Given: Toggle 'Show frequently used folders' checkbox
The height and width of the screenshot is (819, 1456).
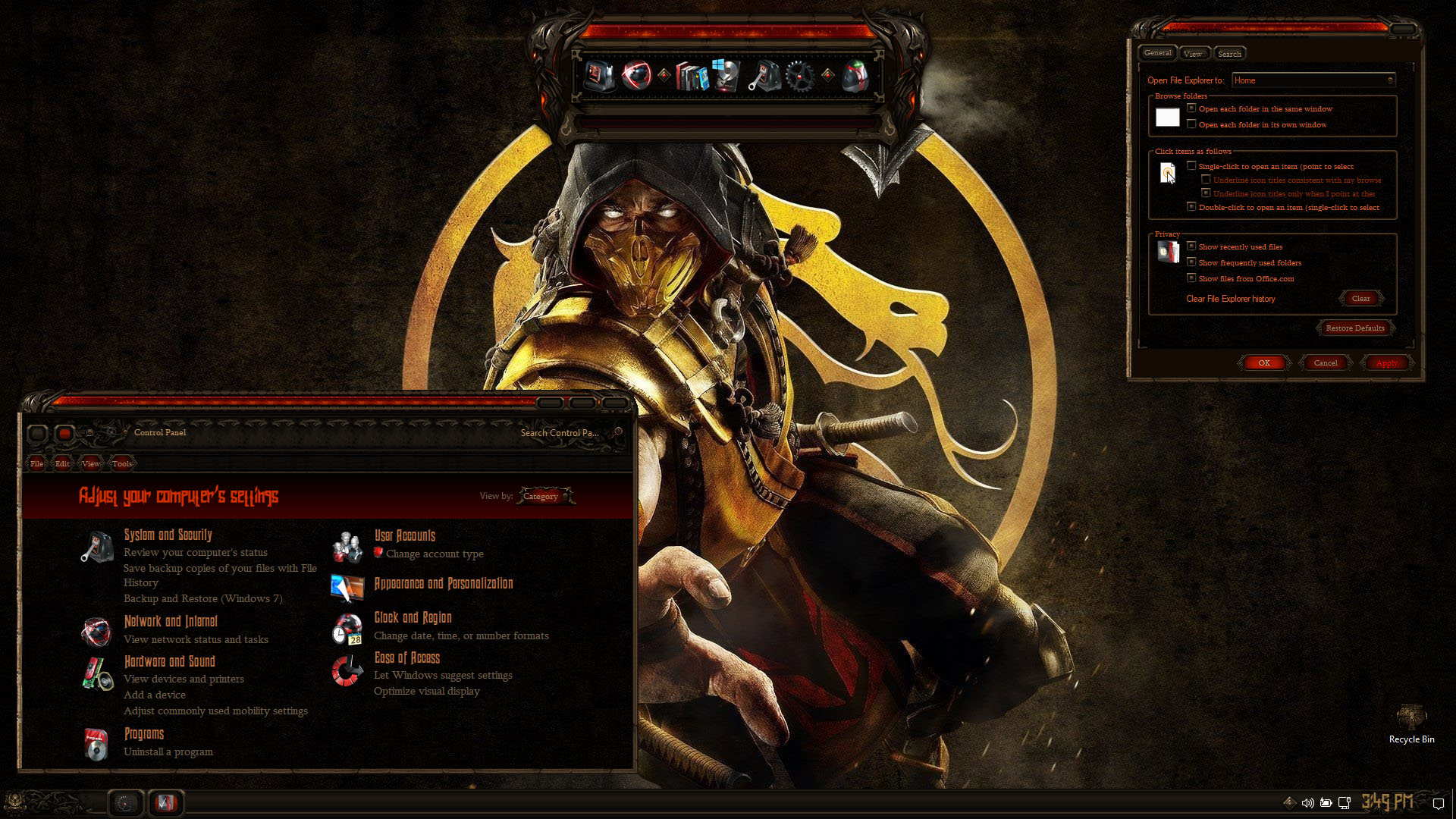Looking at the screenshot, I should click(1192, 262).
